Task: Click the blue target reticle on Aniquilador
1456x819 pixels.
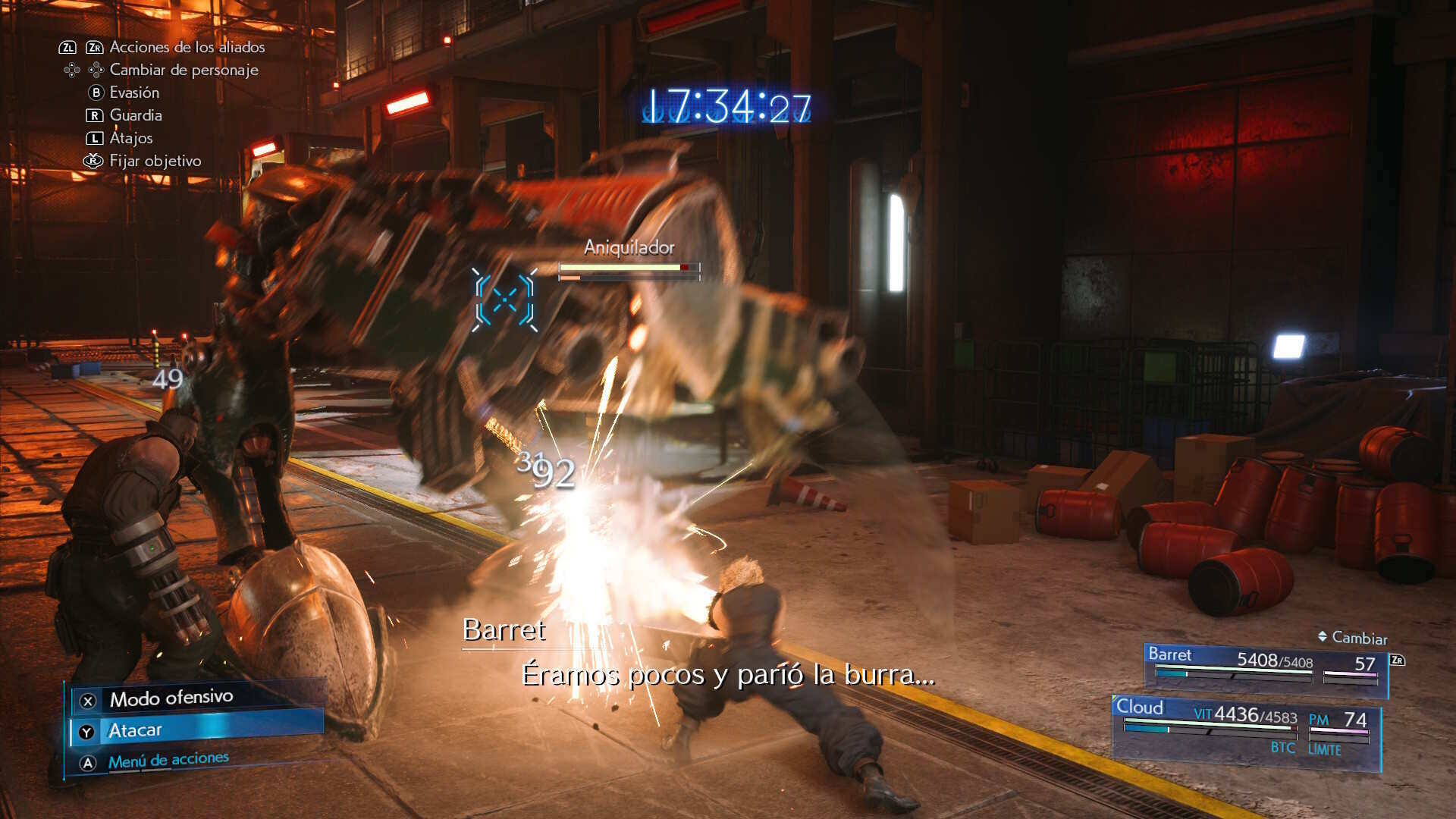Action: tap(505, 300)
